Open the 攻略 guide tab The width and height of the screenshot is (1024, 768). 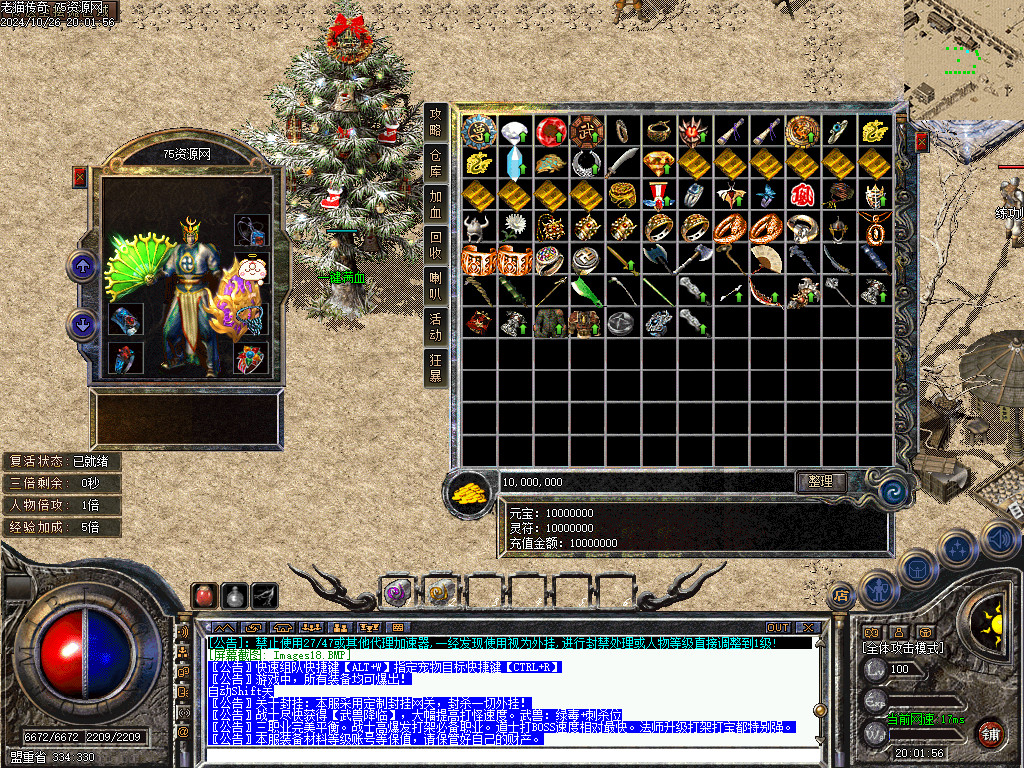click(x=435, y=122)
